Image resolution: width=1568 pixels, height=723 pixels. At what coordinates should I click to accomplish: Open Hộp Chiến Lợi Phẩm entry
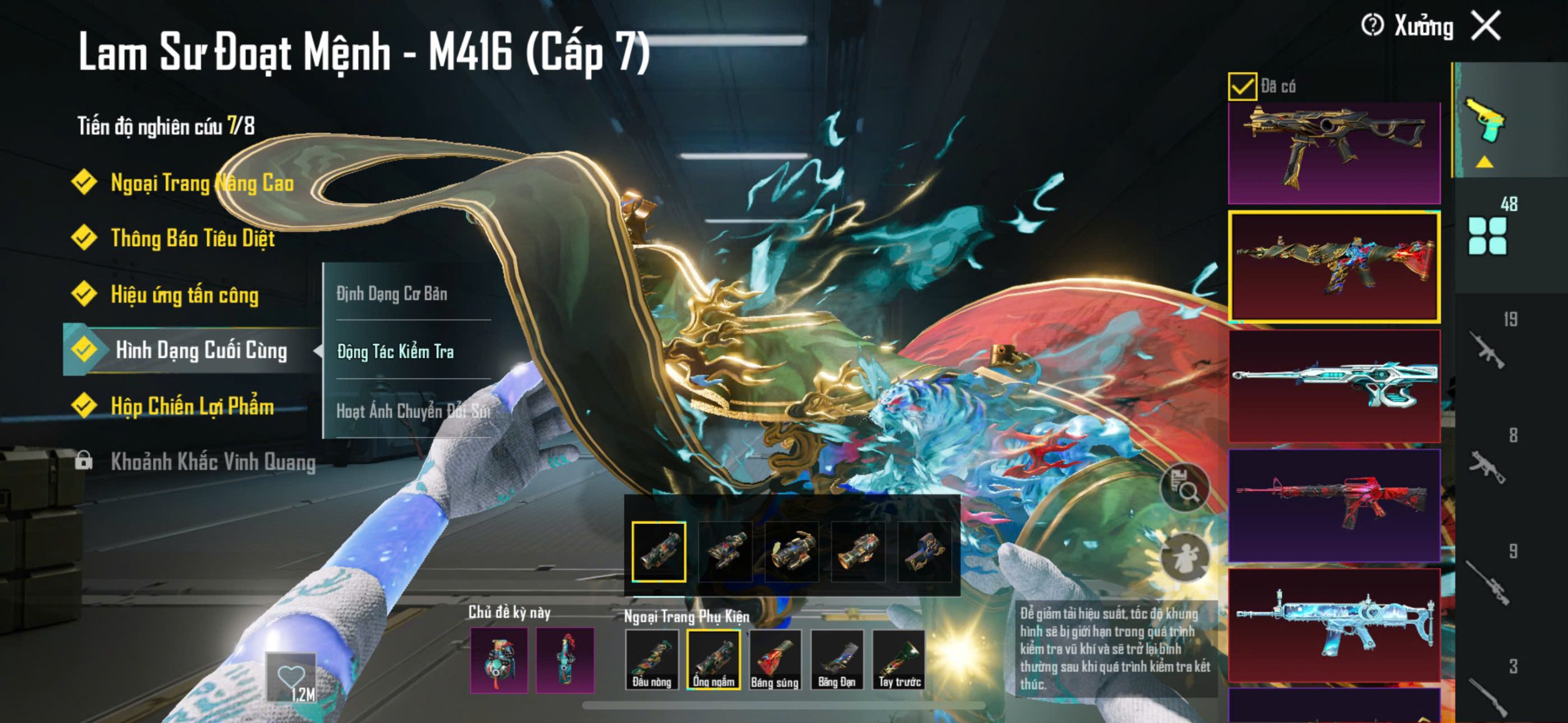point(192,406)
